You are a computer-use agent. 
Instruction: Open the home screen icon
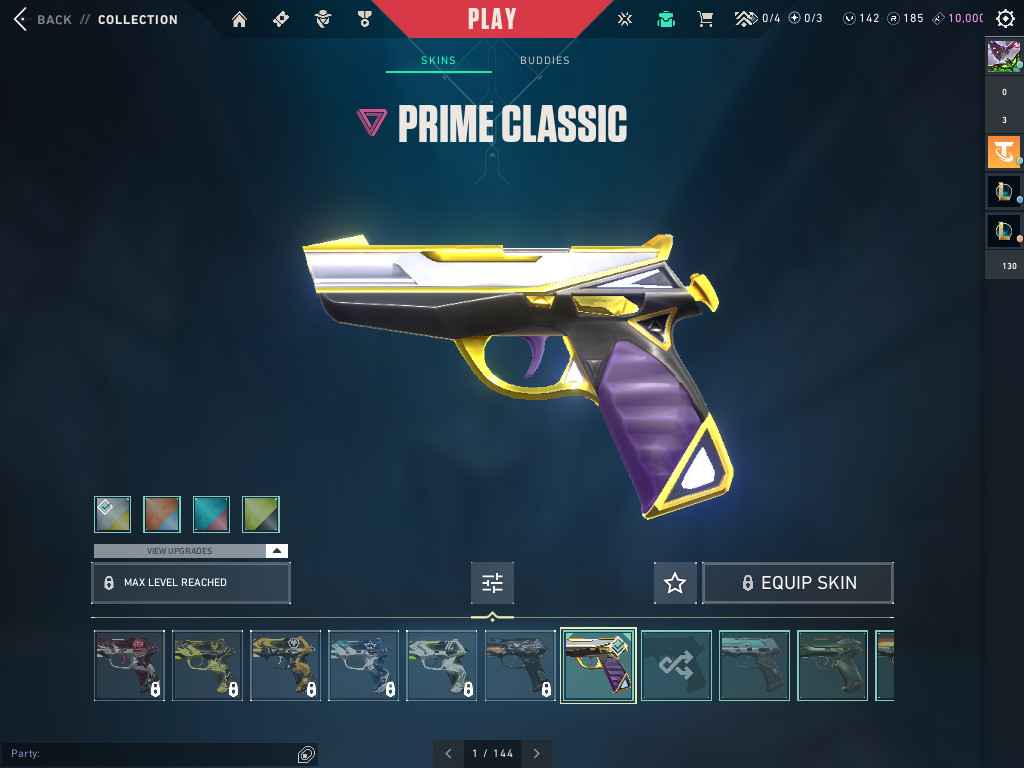[239, 19]
